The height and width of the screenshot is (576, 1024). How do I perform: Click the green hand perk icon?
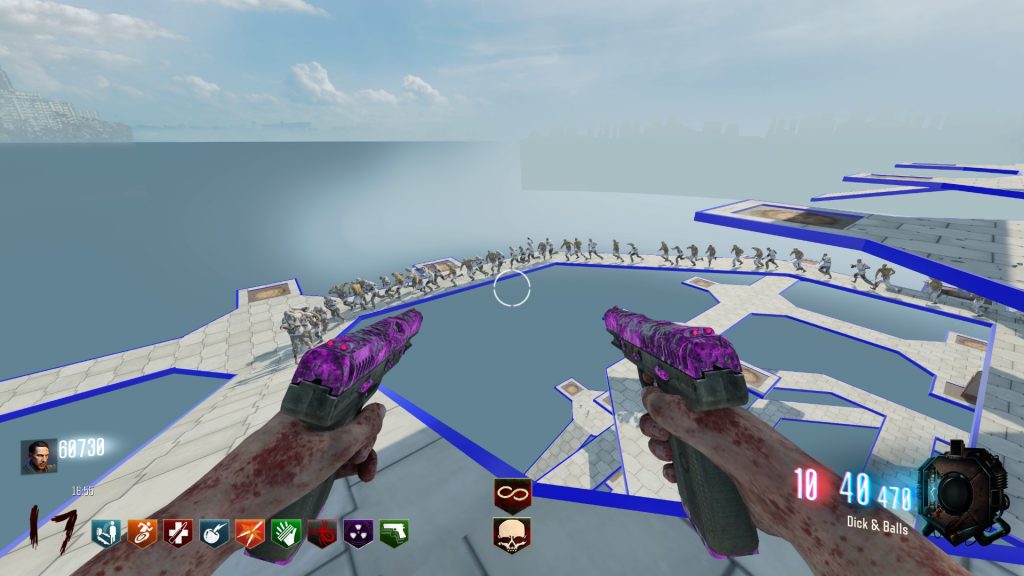point(286,533)
